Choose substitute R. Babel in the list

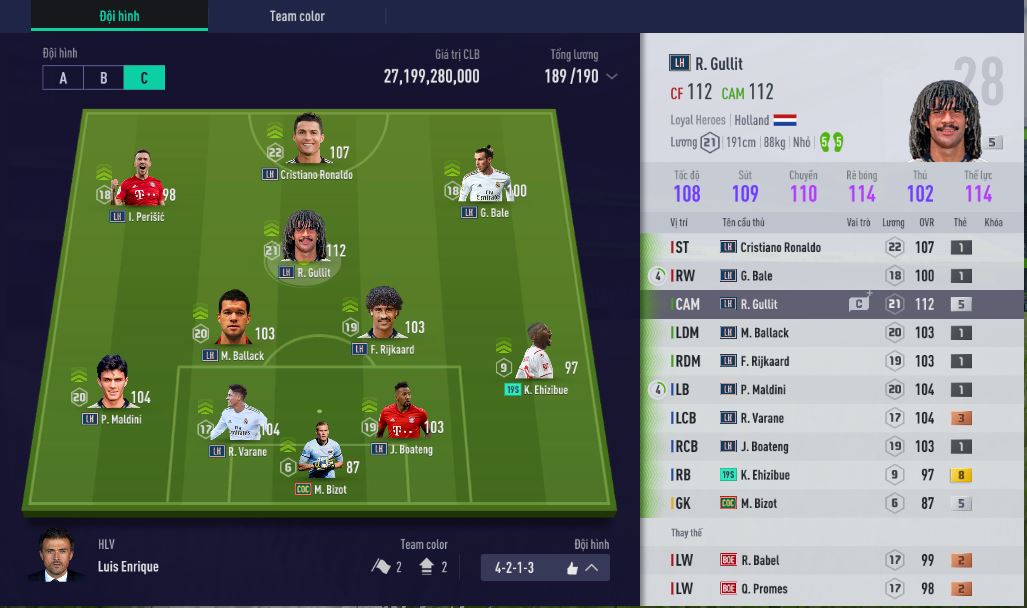[x=832, y=560]
